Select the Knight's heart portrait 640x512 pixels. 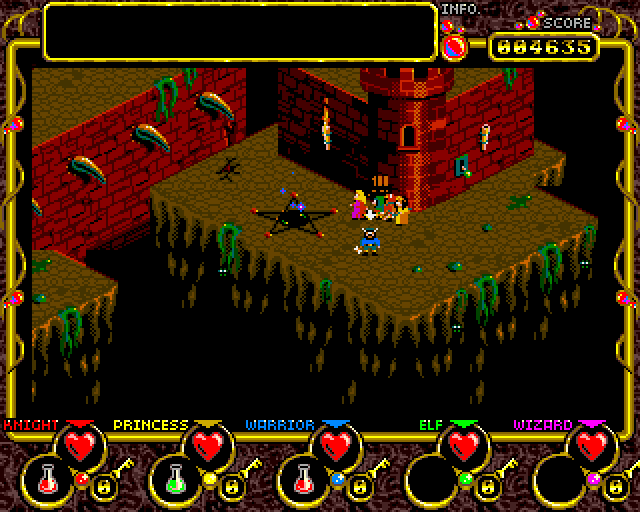[80, 445]
